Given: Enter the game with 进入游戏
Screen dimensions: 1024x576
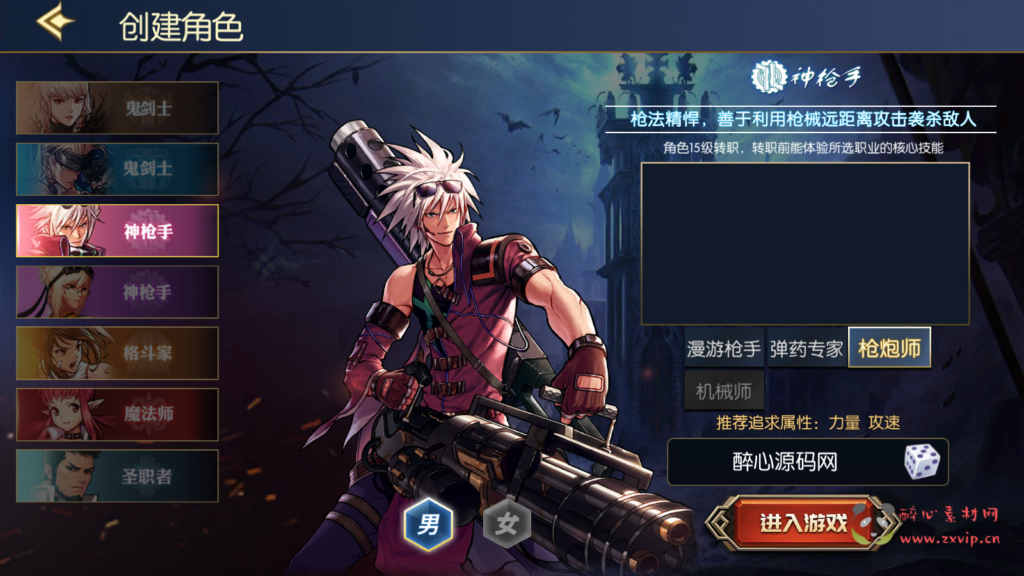Looking at the screenshot, I should (803, 523).
